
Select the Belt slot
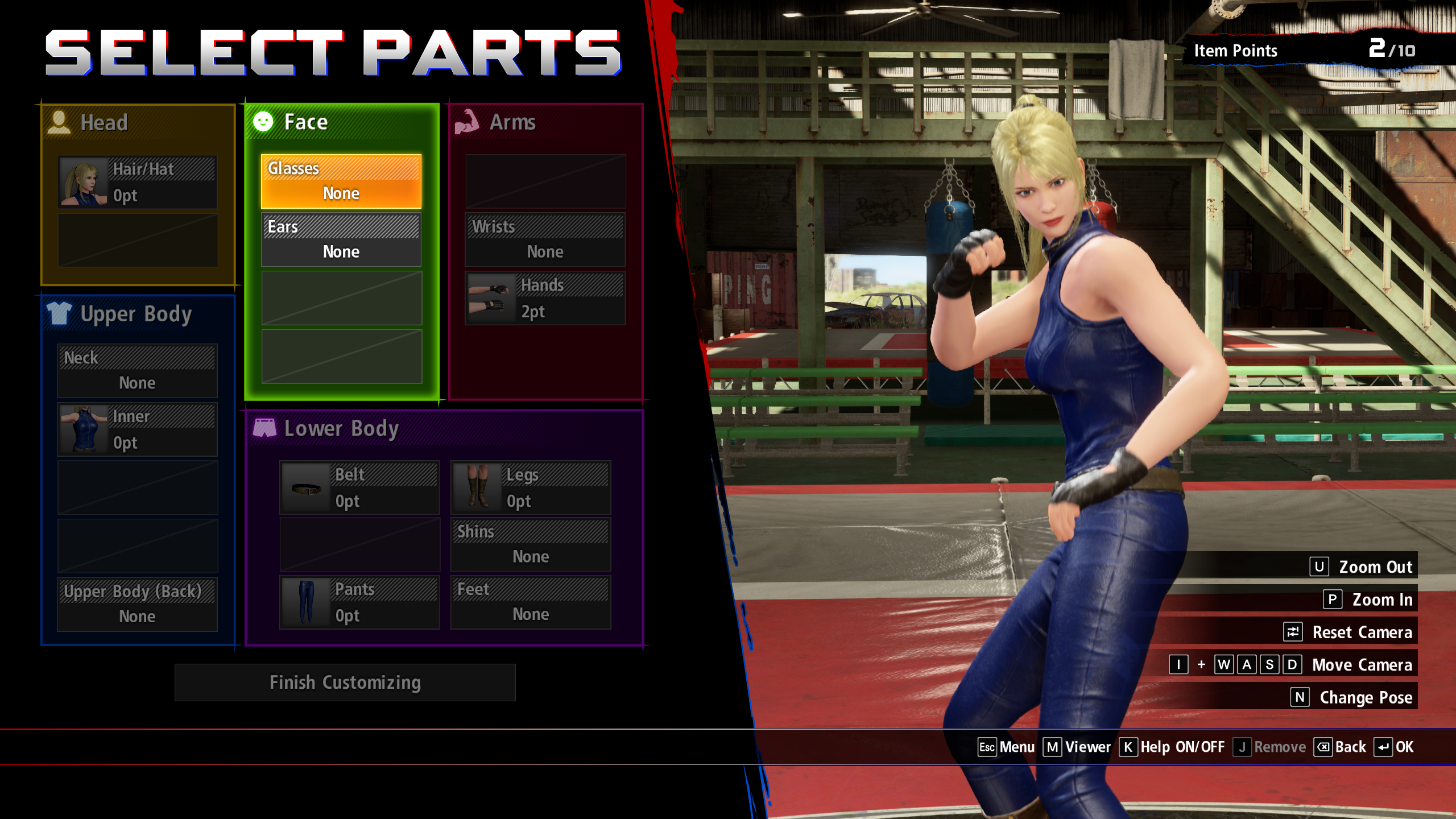[x=359, y=488]
